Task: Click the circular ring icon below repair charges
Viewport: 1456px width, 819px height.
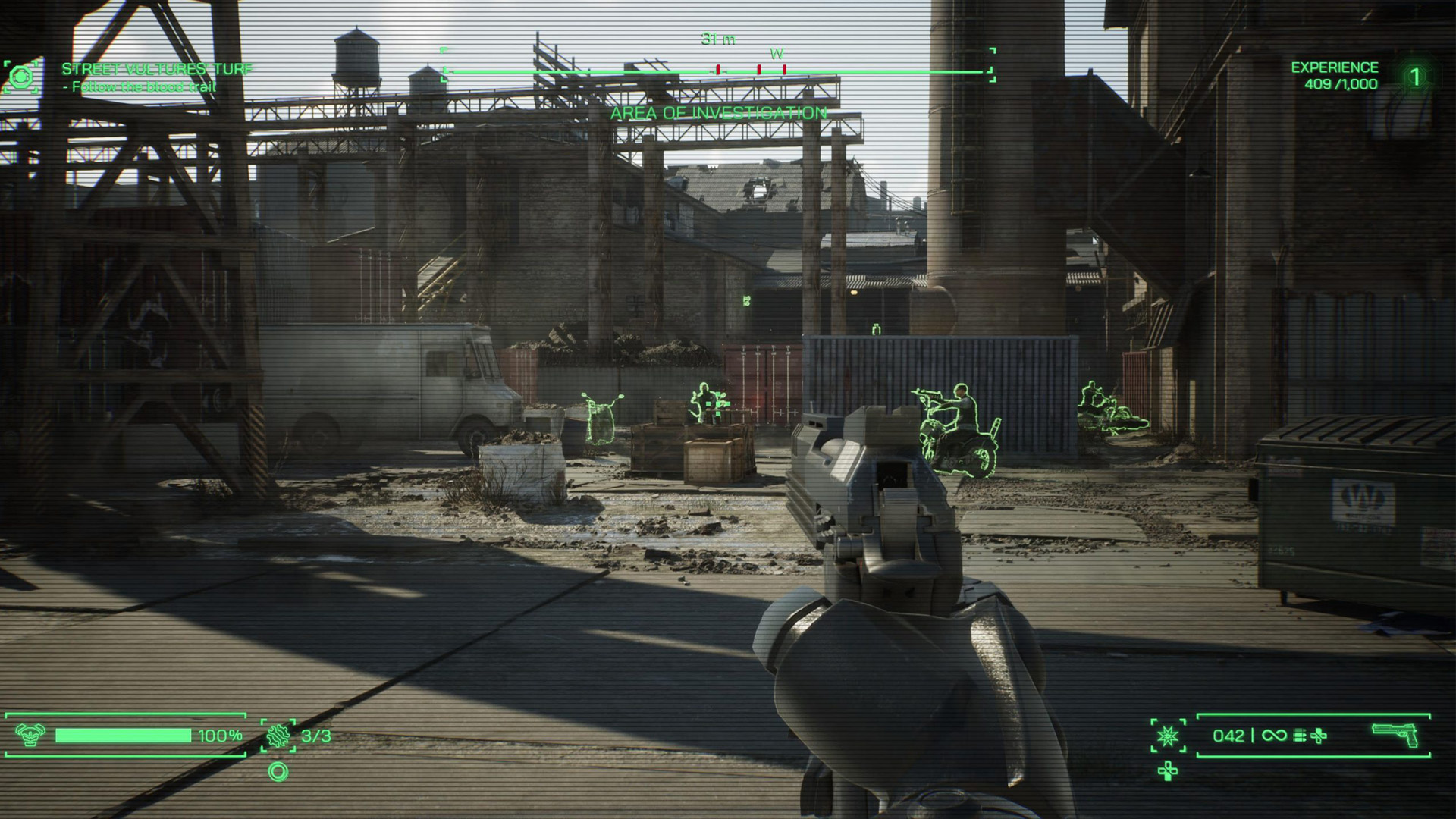Action: click(278, 772)
